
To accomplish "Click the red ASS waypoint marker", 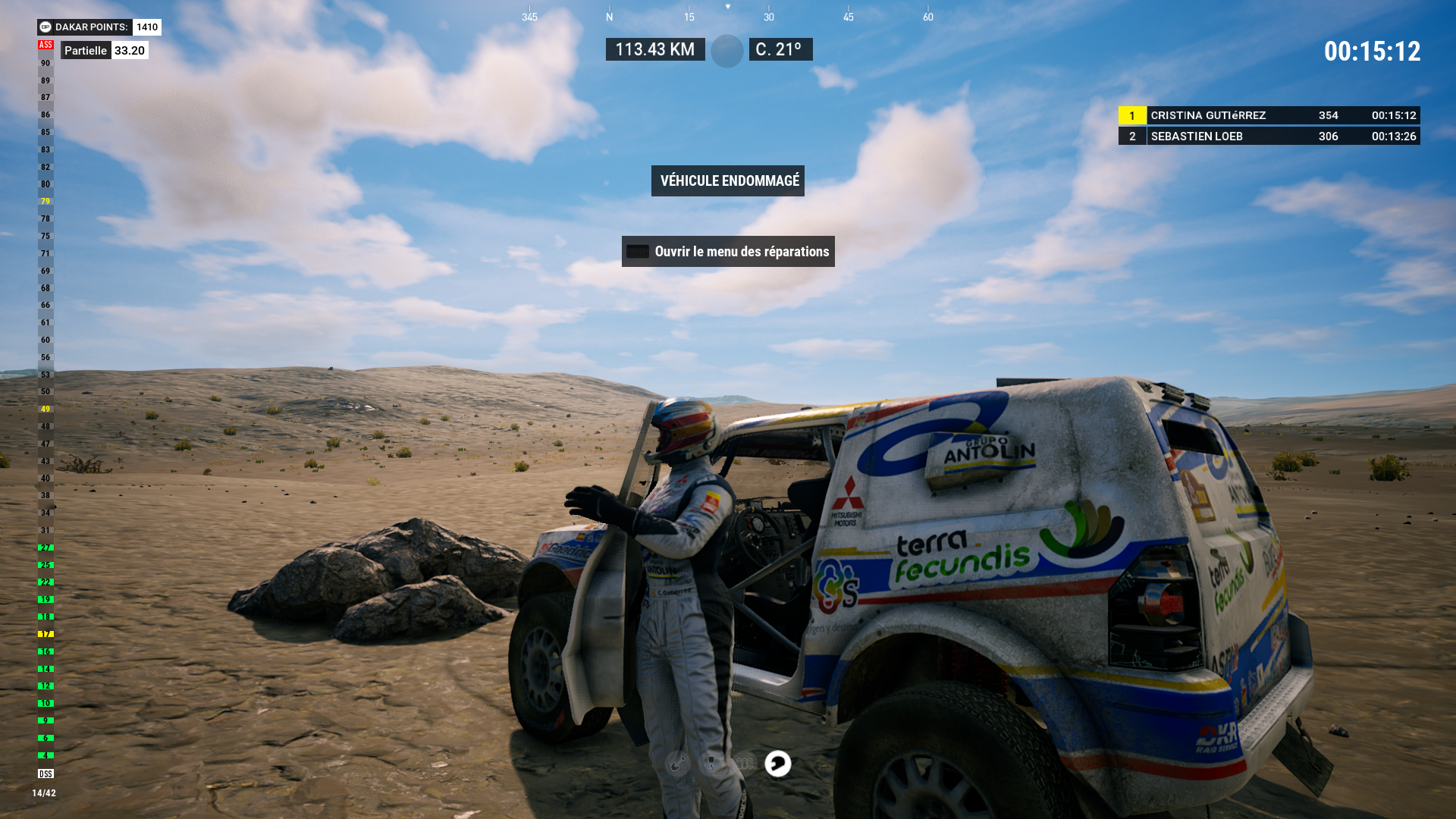I will (45, 45).
